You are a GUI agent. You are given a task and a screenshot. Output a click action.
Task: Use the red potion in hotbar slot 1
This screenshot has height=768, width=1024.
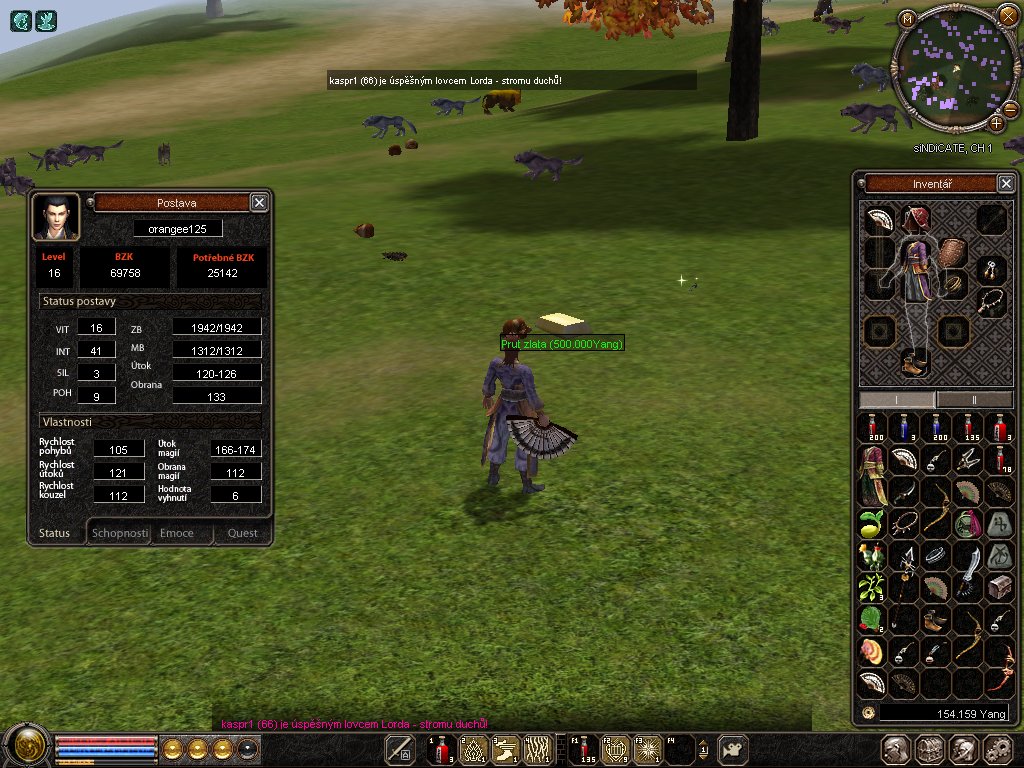coord(441,748)
